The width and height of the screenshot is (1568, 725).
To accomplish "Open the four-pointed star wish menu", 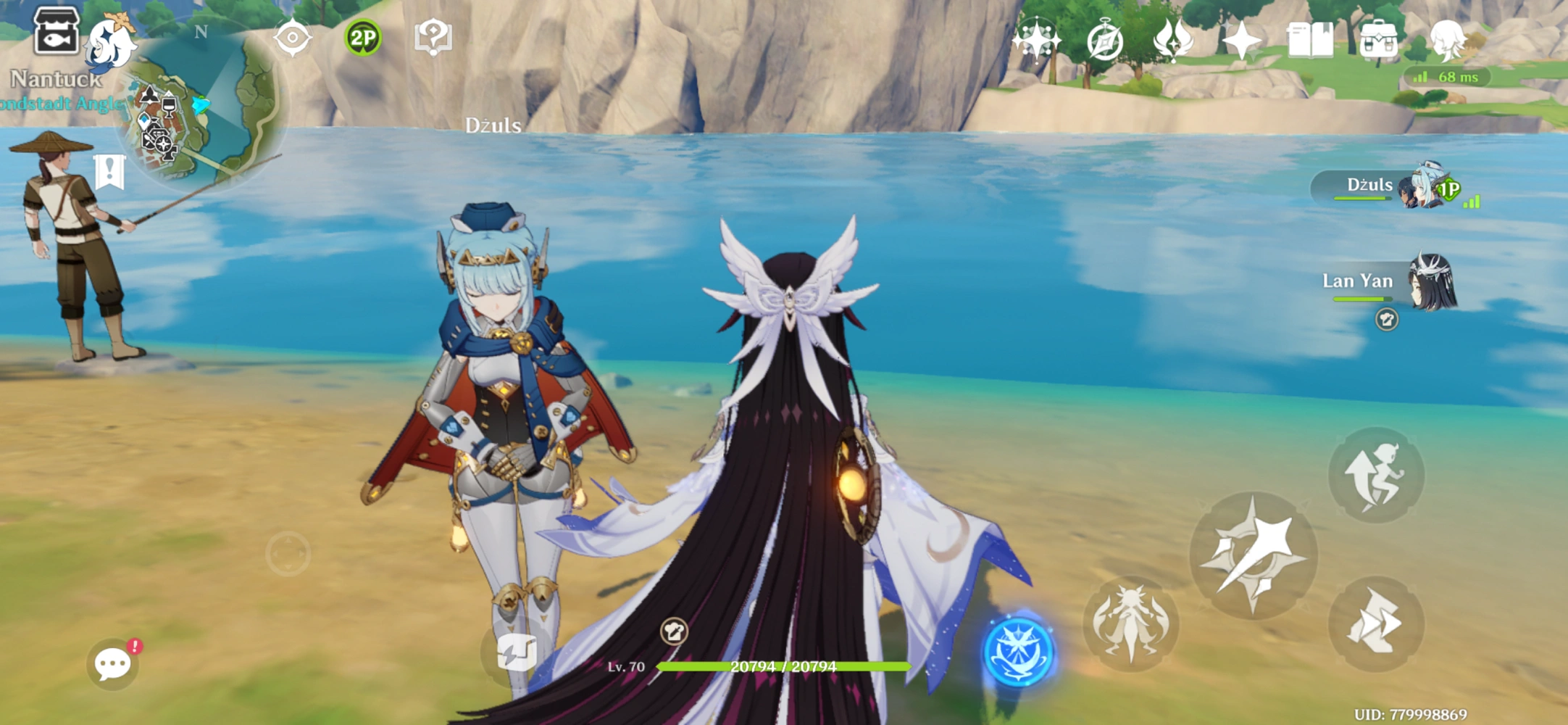I will [1242, 40].
